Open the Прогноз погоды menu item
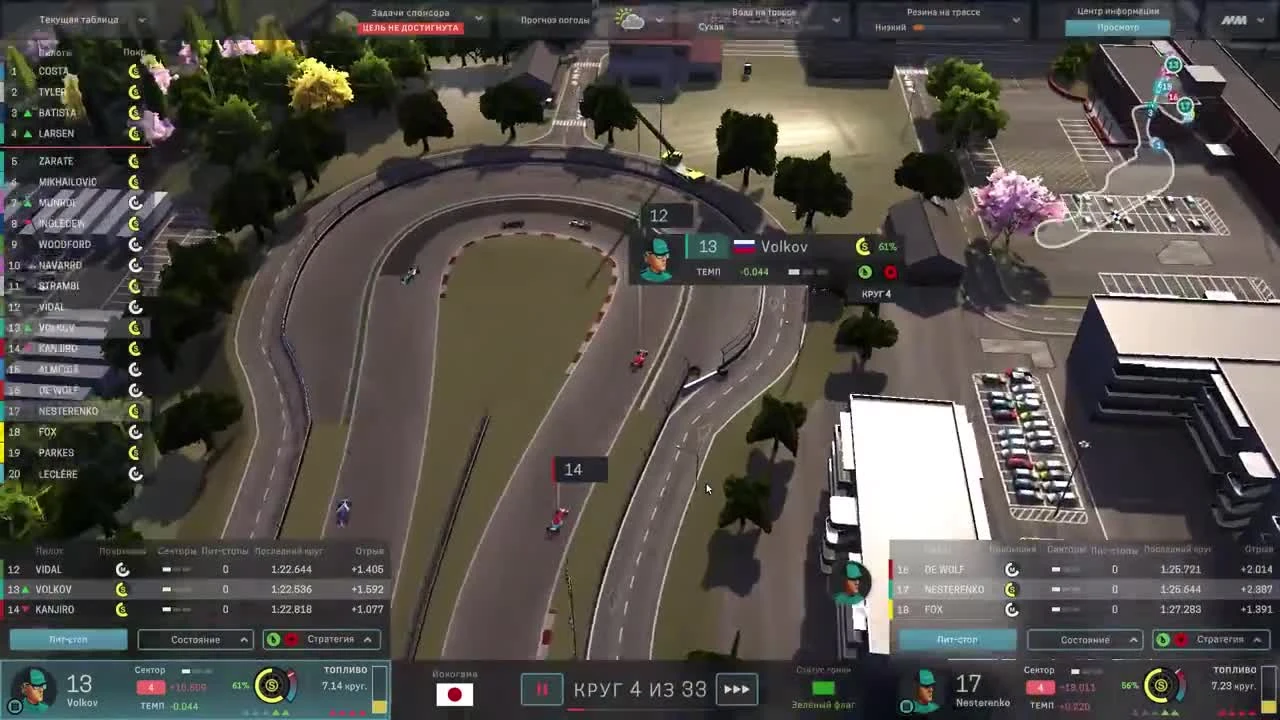1280x720 pixels. [553, 18]
